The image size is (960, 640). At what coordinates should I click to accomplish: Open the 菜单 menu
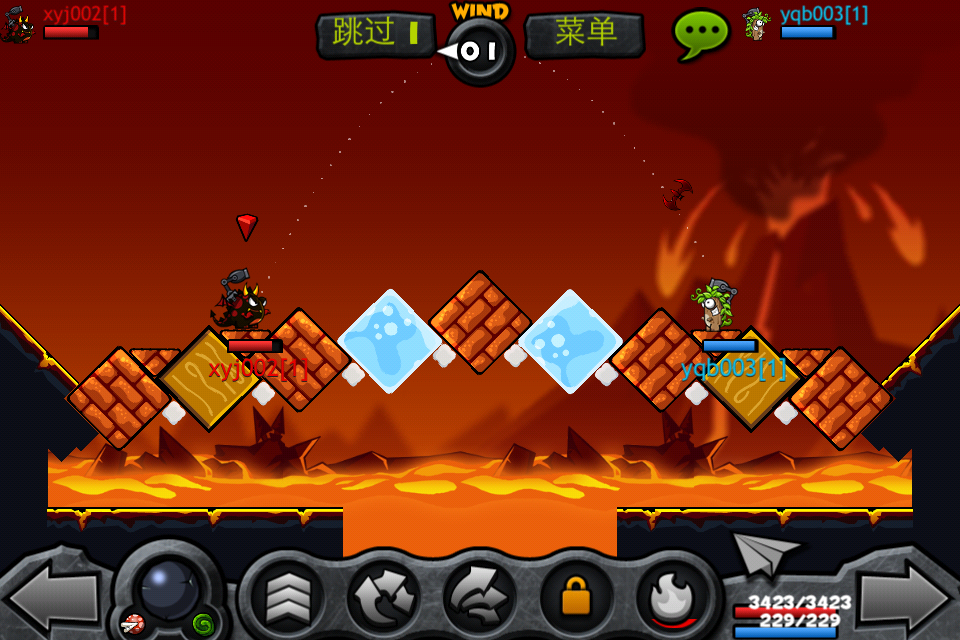[x=585, y=34]
